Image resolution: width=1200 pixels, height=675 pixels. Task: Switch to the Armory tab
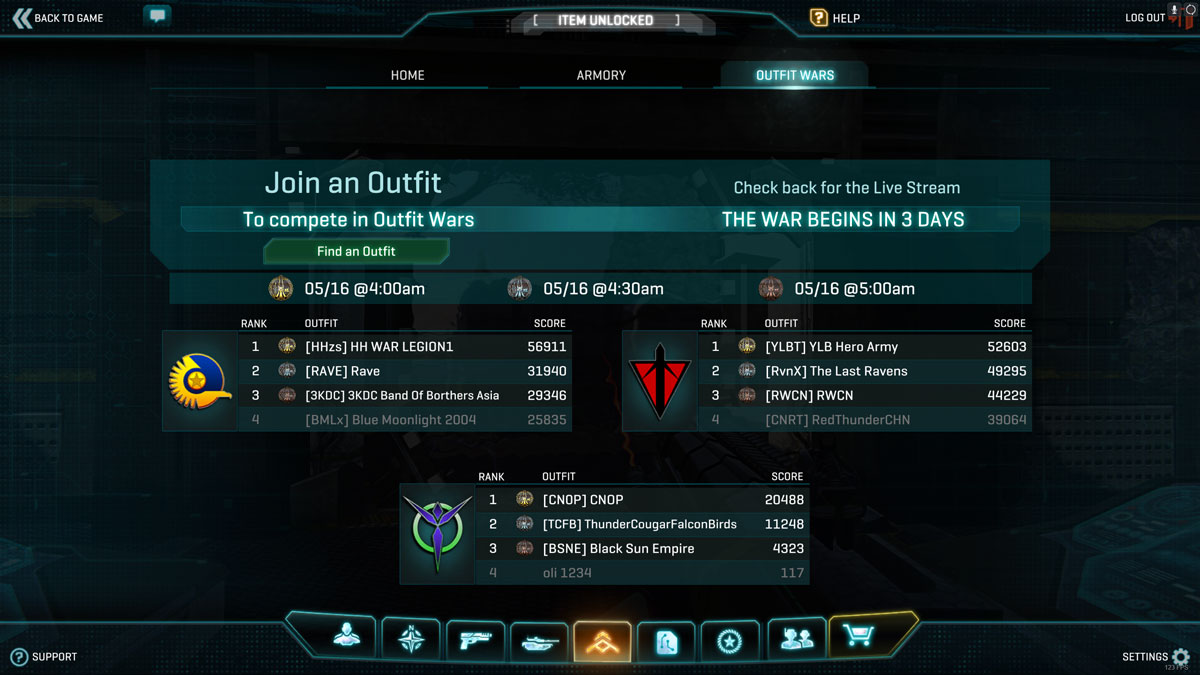click(601, 75)
